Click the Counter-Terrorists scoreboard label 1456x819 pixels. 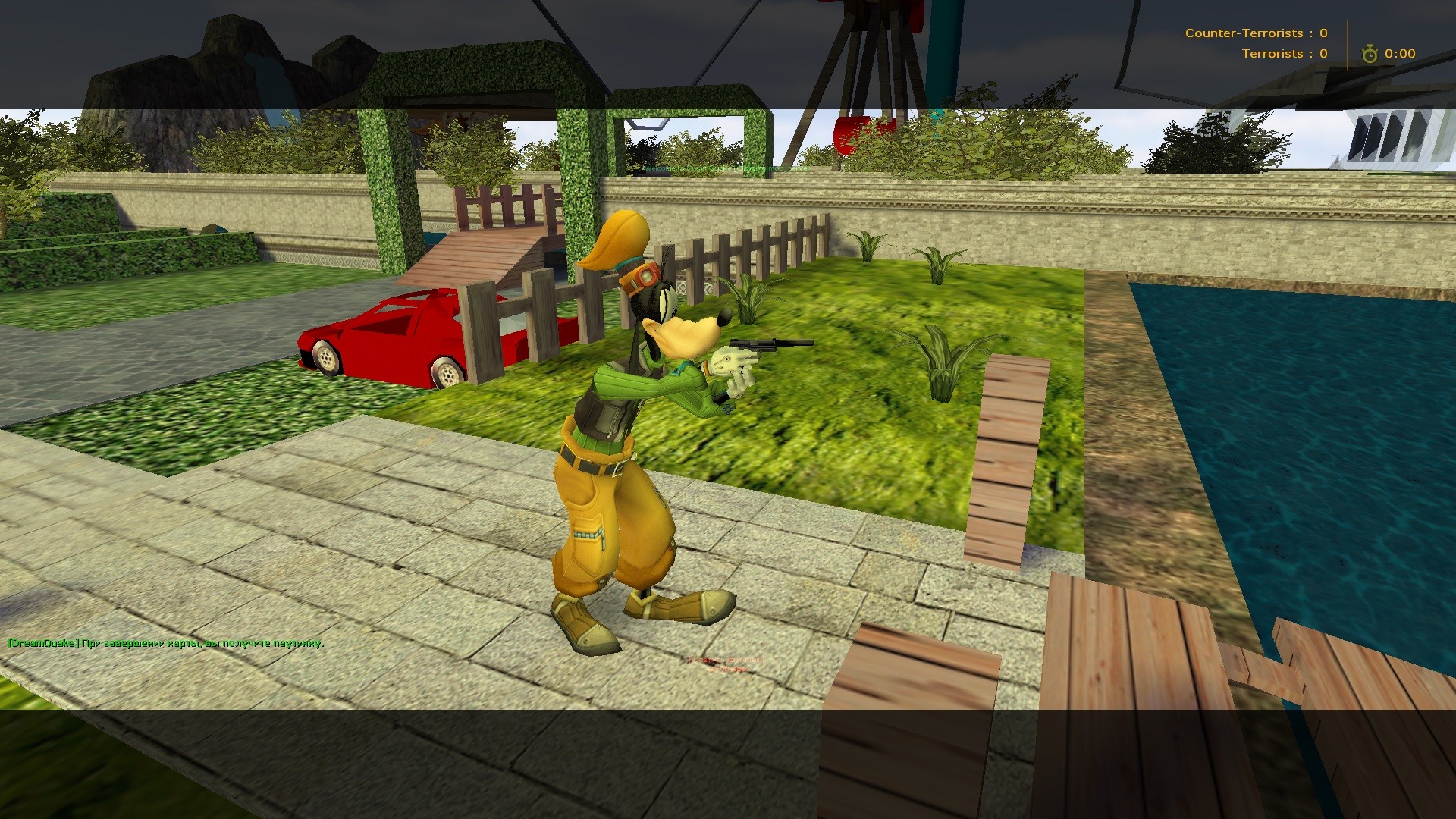tap(1245, 33)
